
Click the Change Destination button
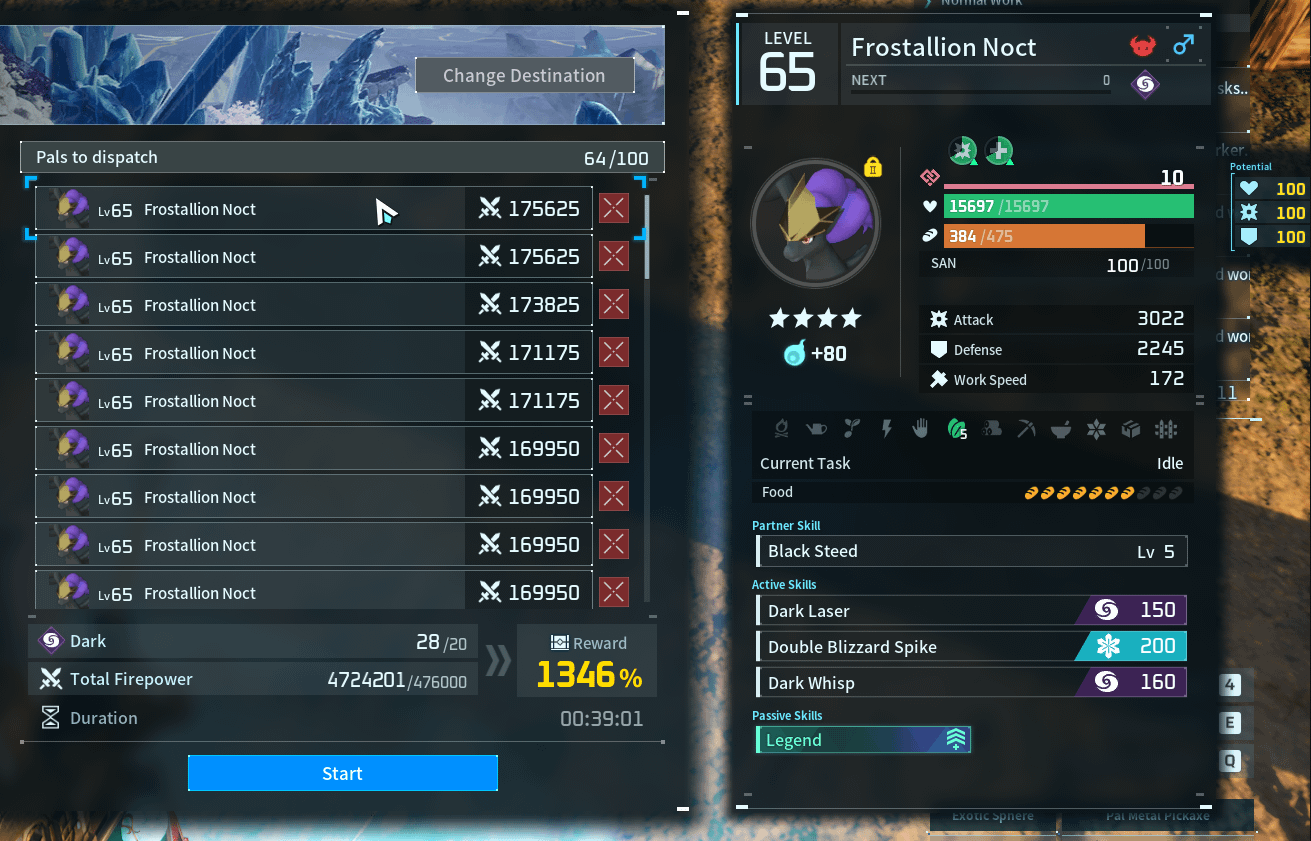[x=524, y=76]
